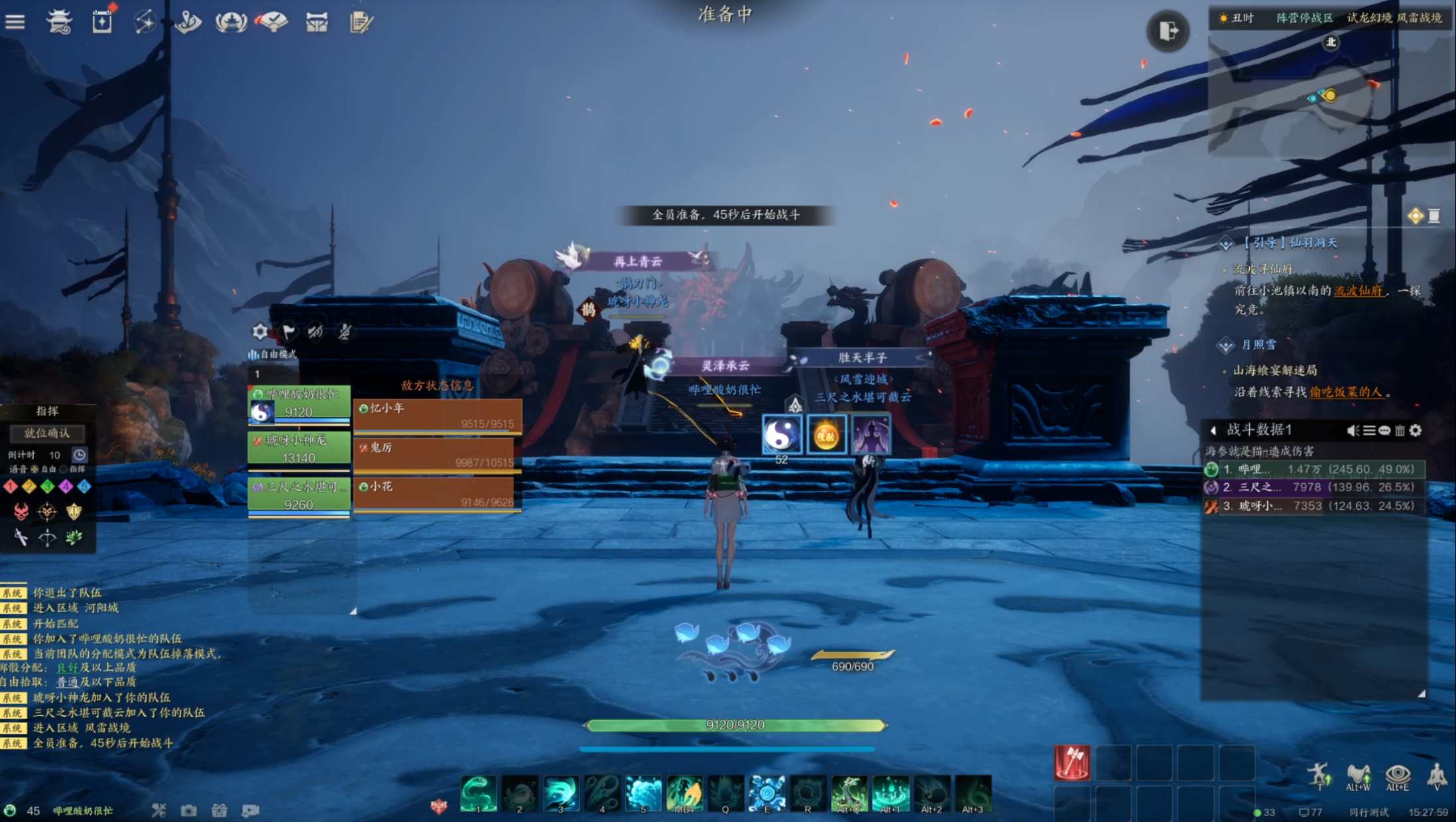Open party frame gear settings
The height and width of the screenshot is (822, 1456).
tap(260, 331)
